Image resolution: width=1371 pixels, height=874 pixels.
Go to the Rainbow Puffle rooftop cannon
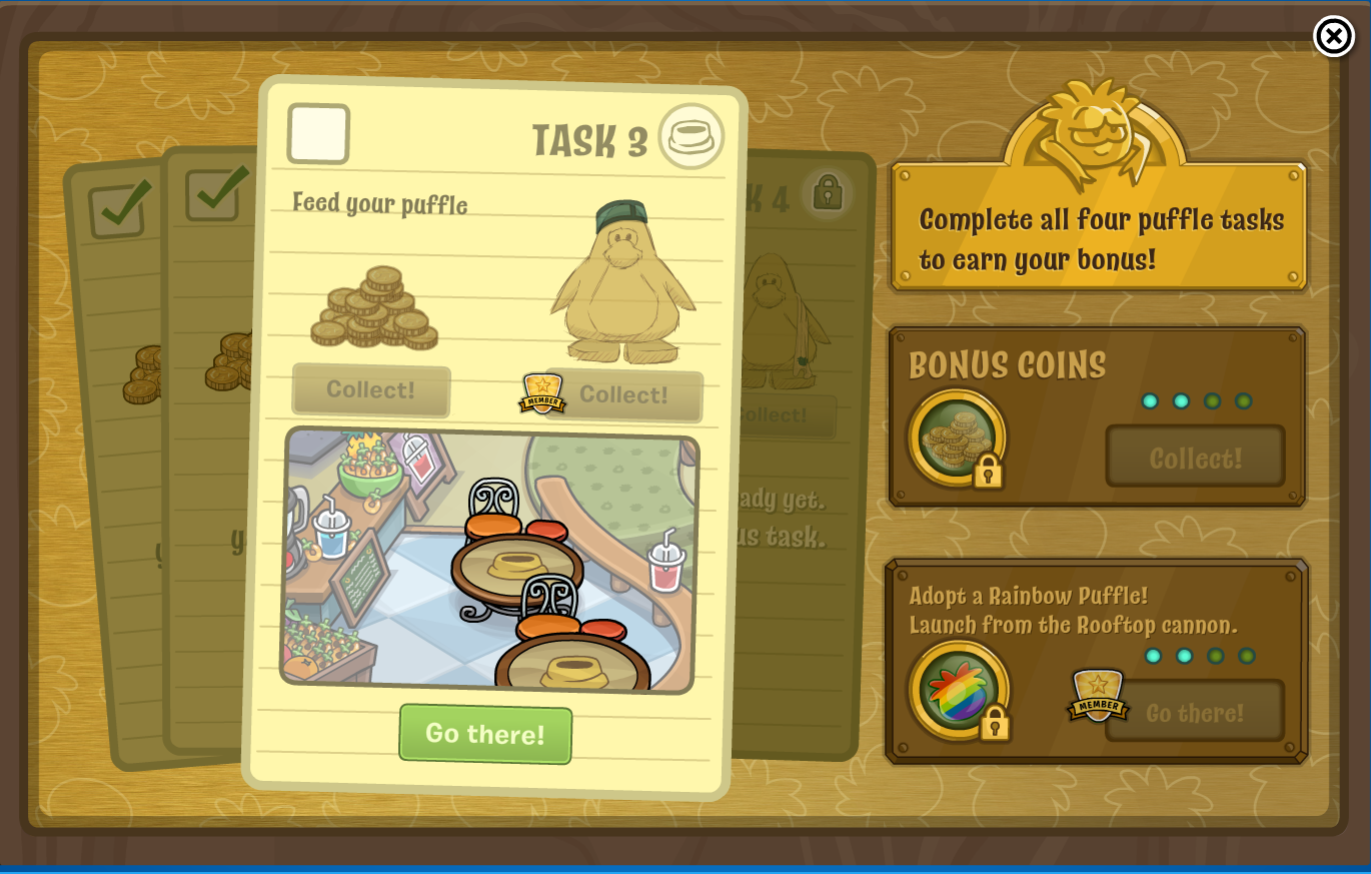(1194, 712)
